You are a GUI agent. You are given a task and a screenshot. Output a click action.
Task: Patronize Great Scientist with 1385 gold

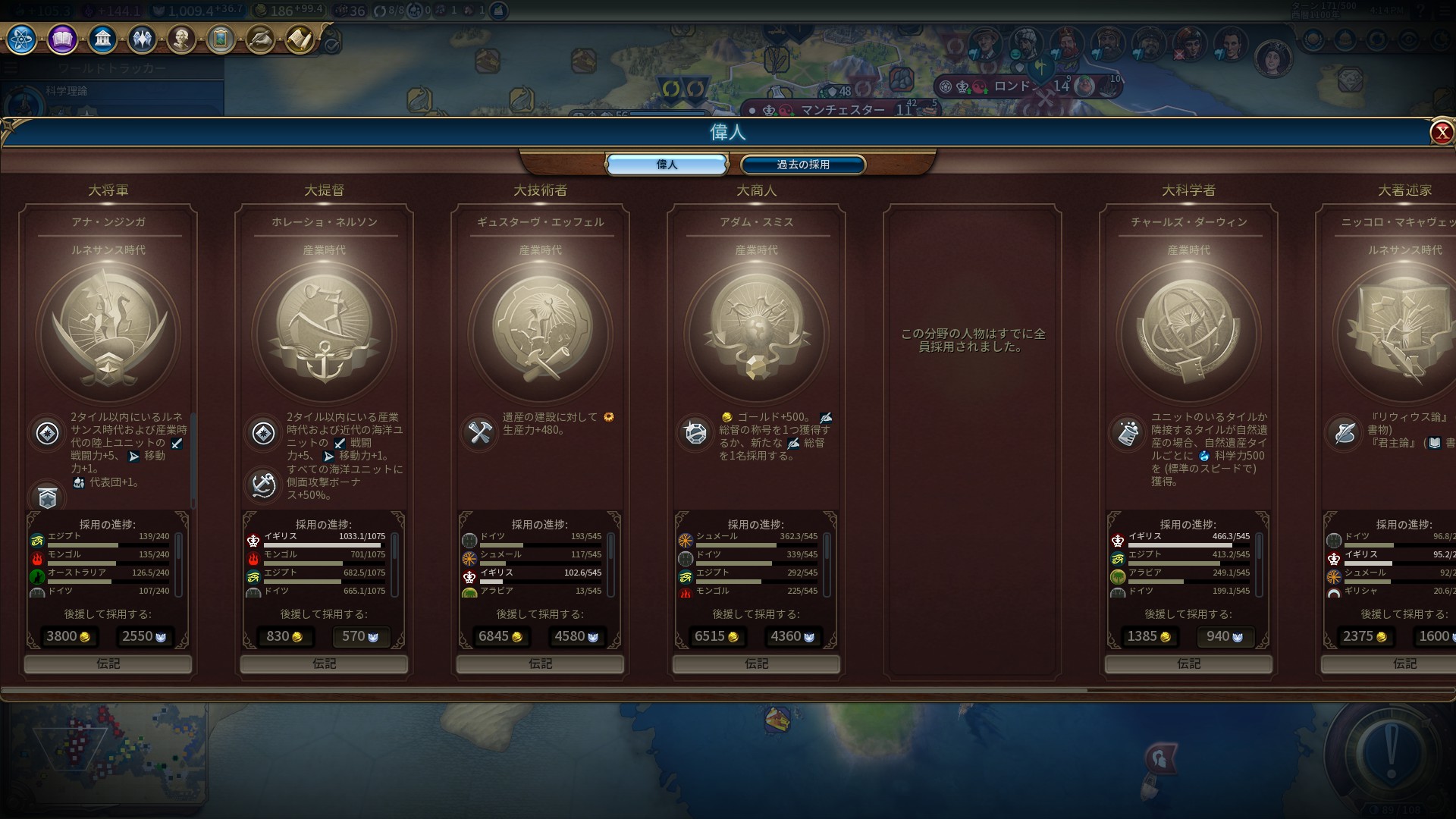coord(1149,637)
